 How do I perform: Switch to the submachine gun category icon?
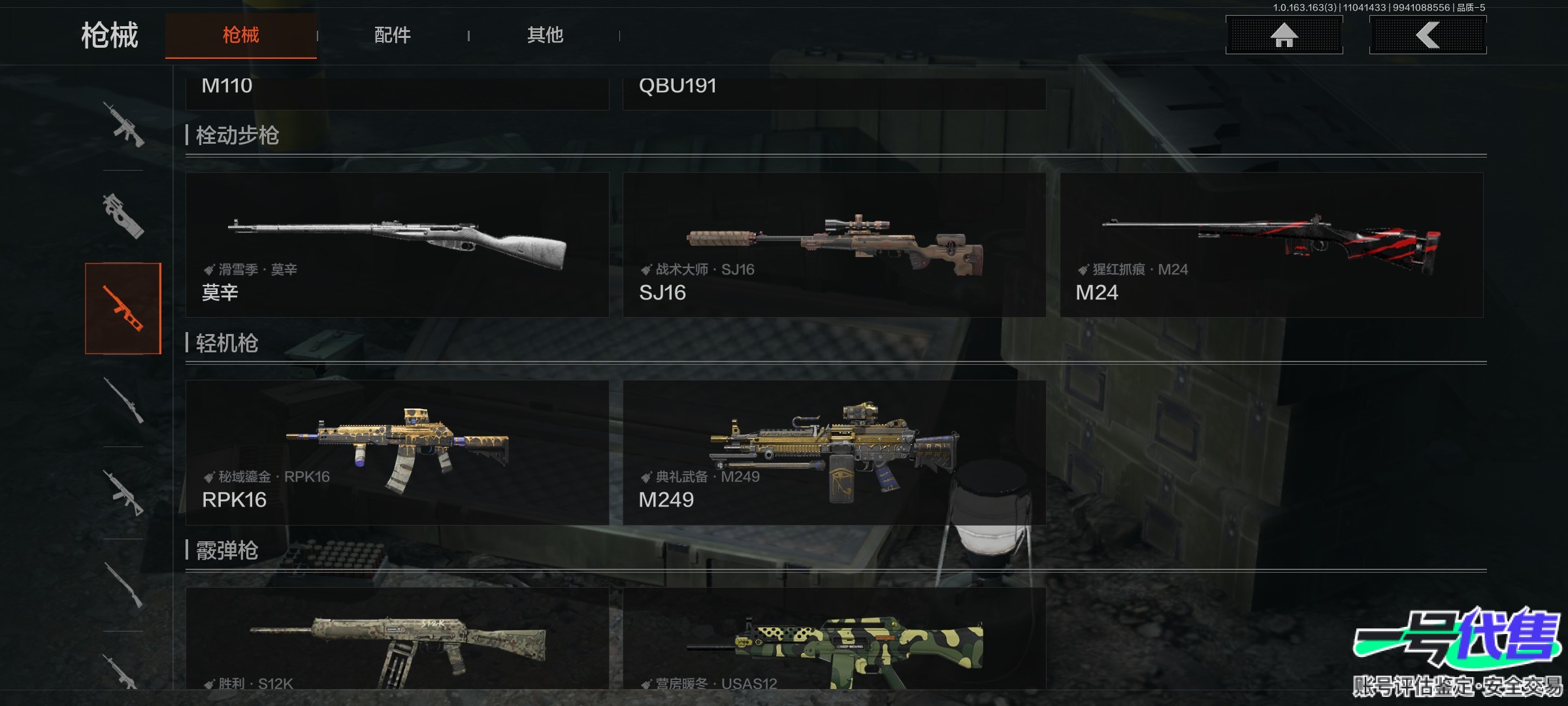[x=123, y=216]
